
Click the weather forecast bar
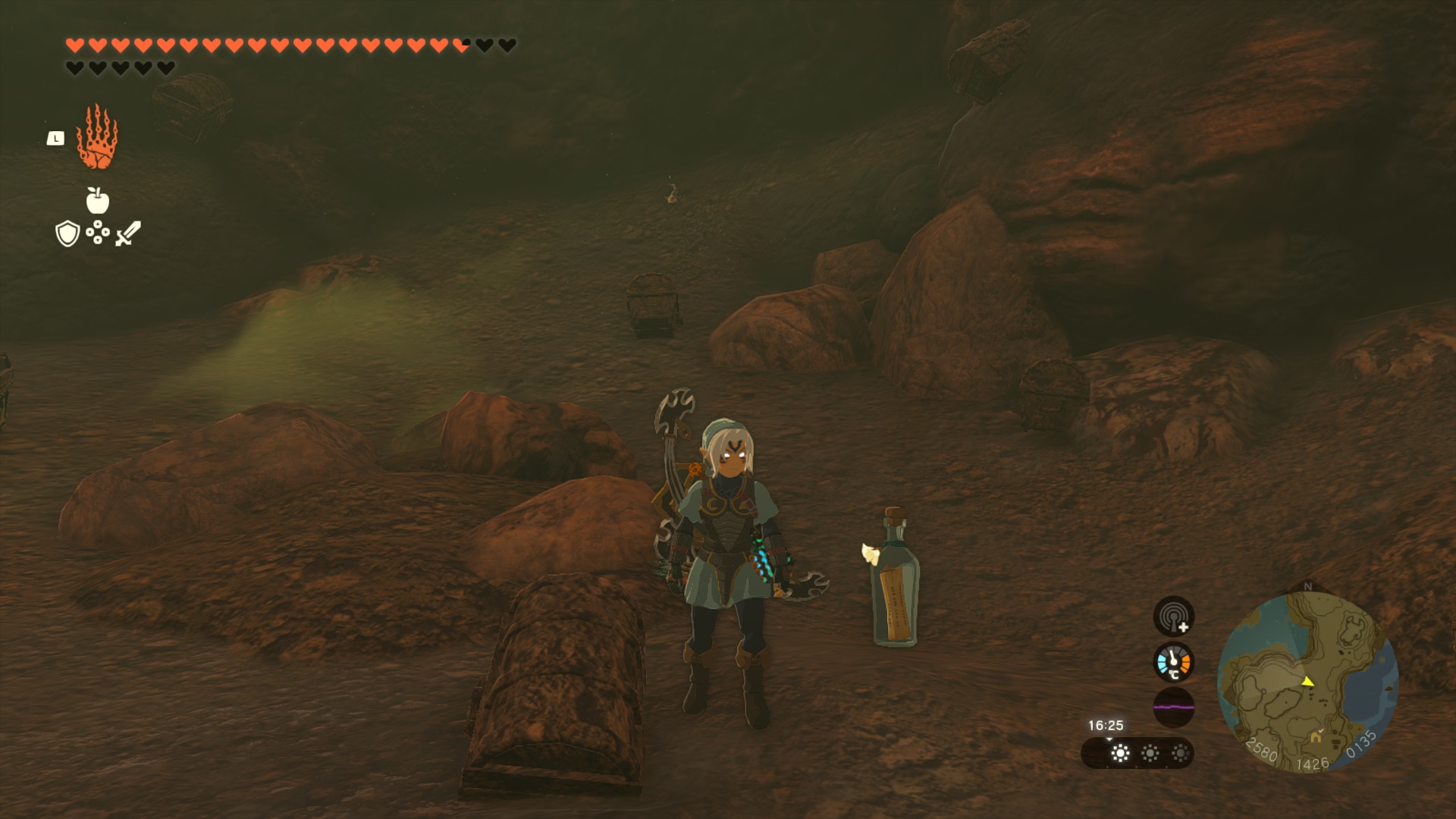click(1137, 753)
